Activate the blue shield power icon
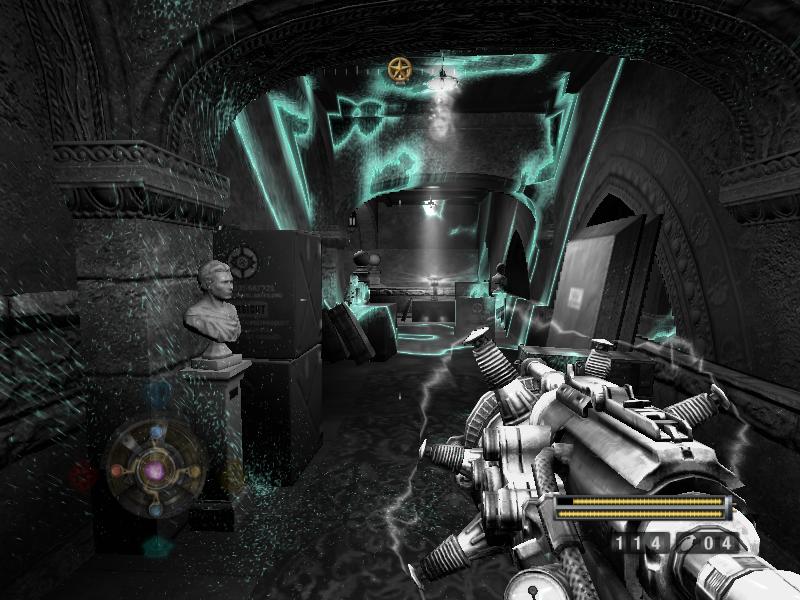 (x=157, y=391)
